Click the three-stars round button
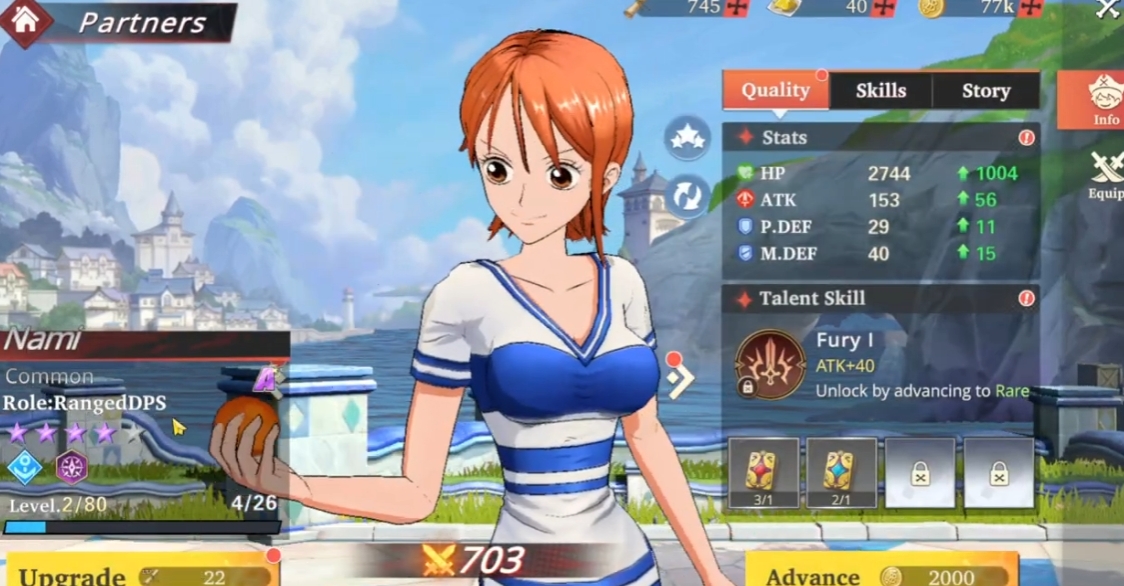 point(687,139)
